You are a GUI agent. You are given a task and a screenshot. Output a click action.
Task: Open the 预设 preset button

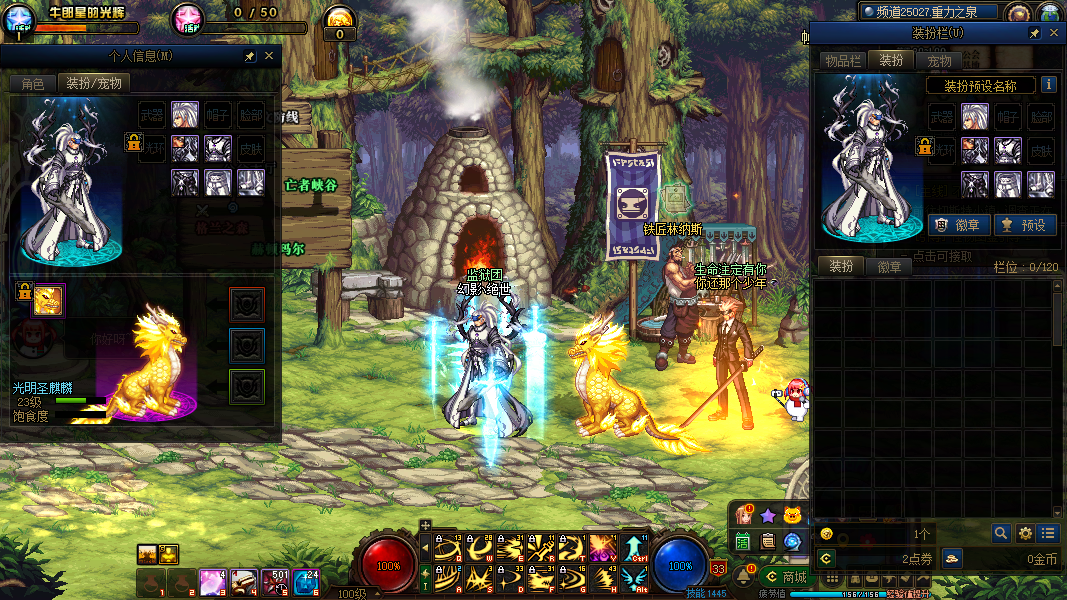click(x=1022, y=225)
